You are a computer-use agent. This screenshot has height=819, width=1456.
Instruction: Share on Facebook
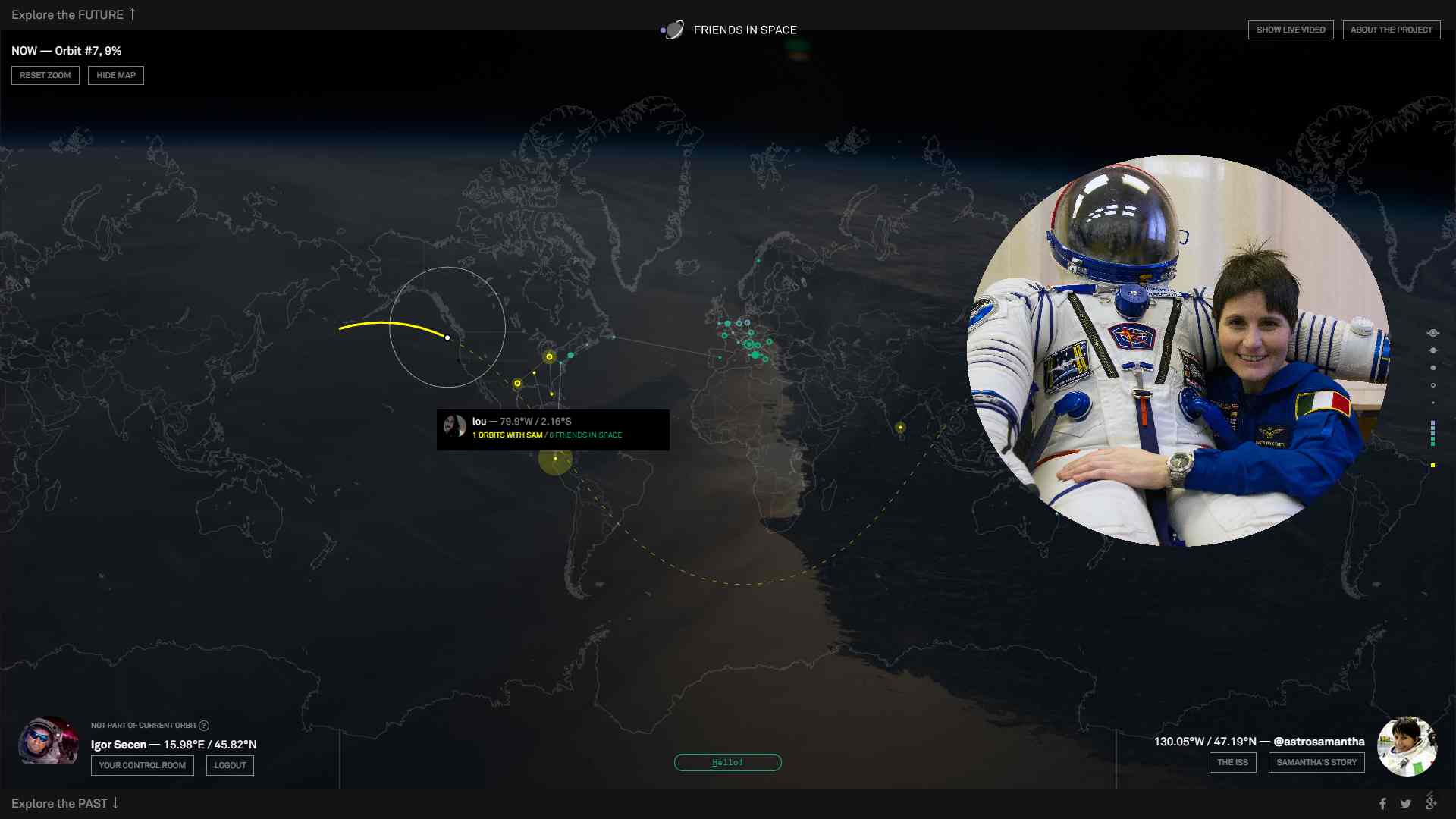click(1382, 804)
